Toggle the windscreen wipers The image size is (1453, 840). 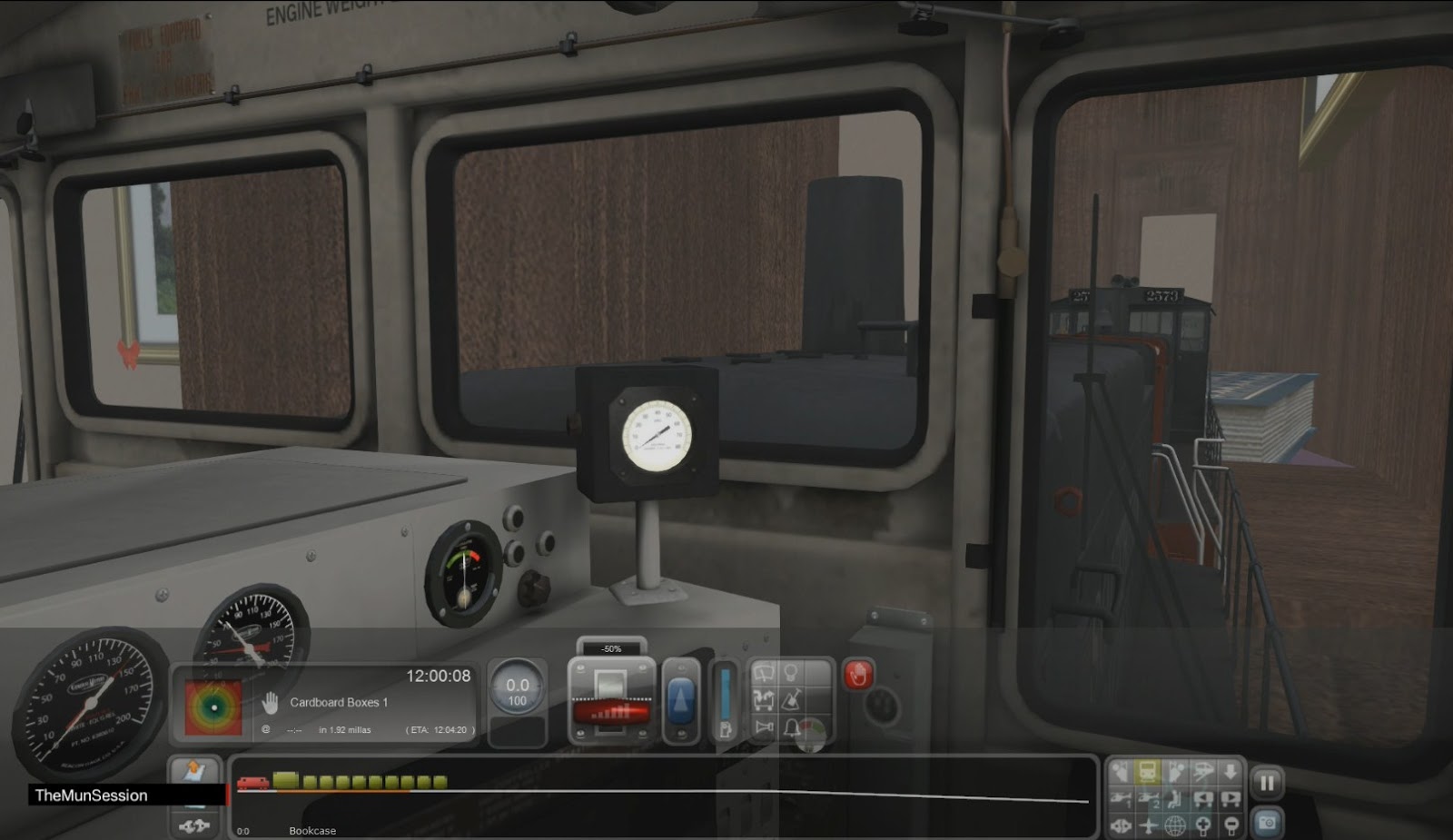tap(763, 672)
